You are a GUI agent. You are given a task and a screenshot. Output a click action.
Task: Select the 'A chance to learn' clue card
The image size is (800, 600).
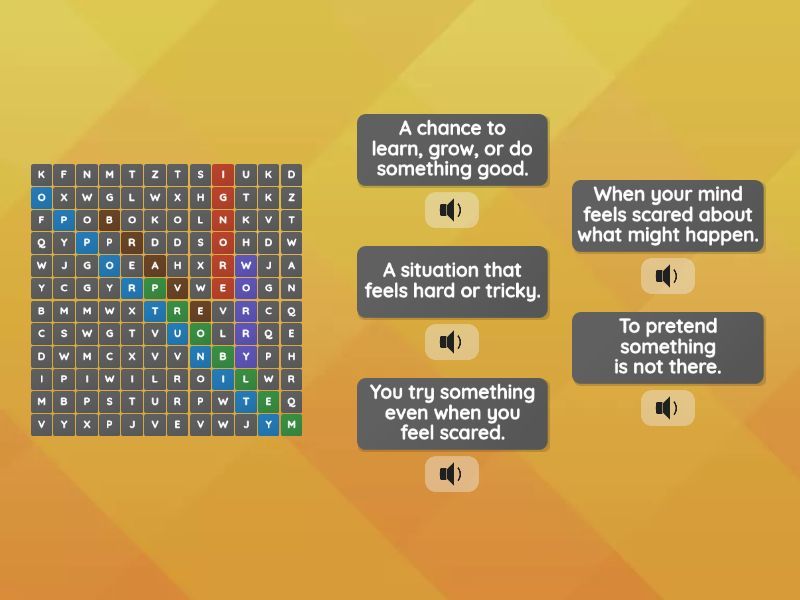[452, 149]
